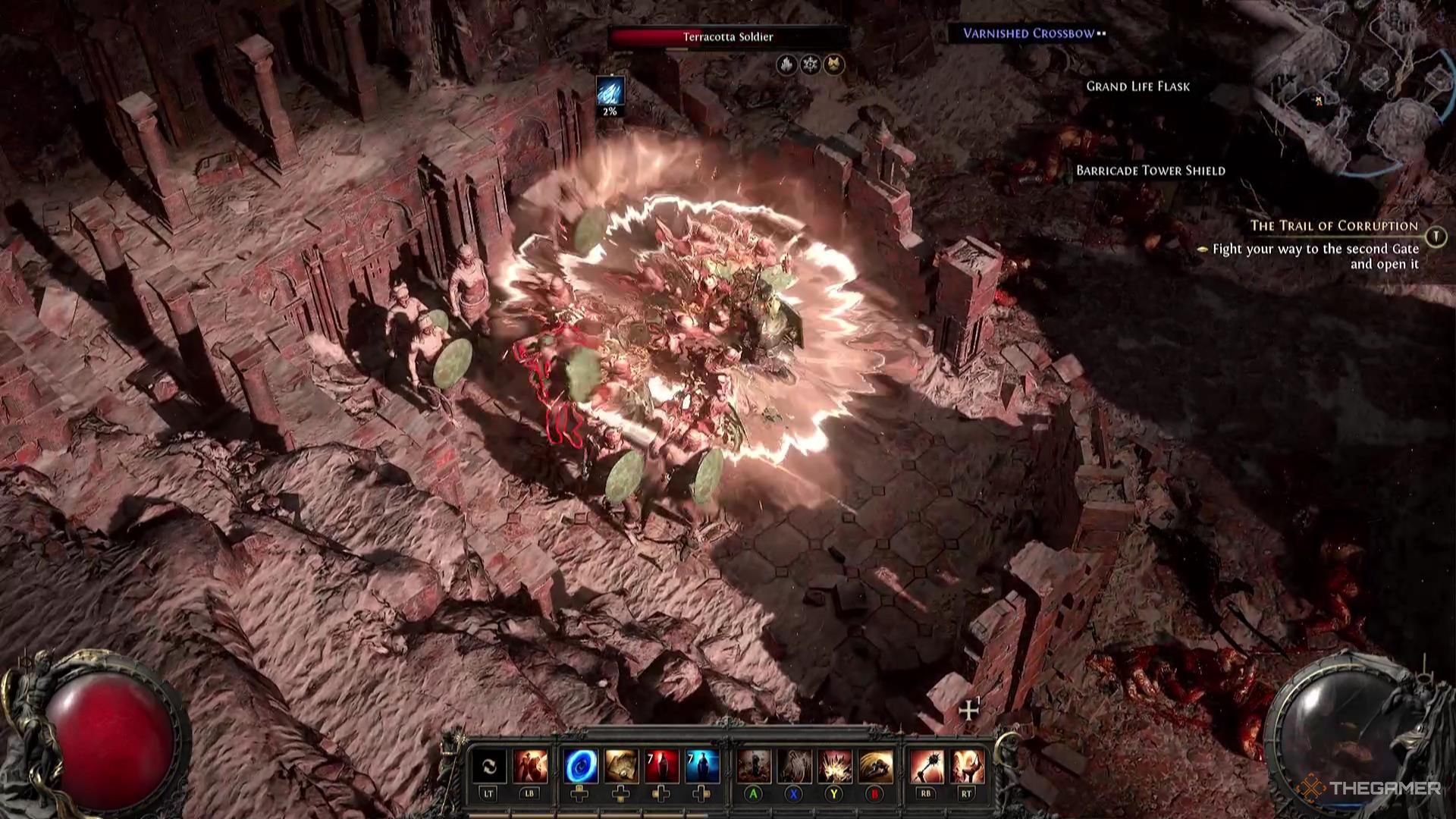Select the parchment scroll hotbar slot
Viewport: 1456px width, 819px height.
620,767
